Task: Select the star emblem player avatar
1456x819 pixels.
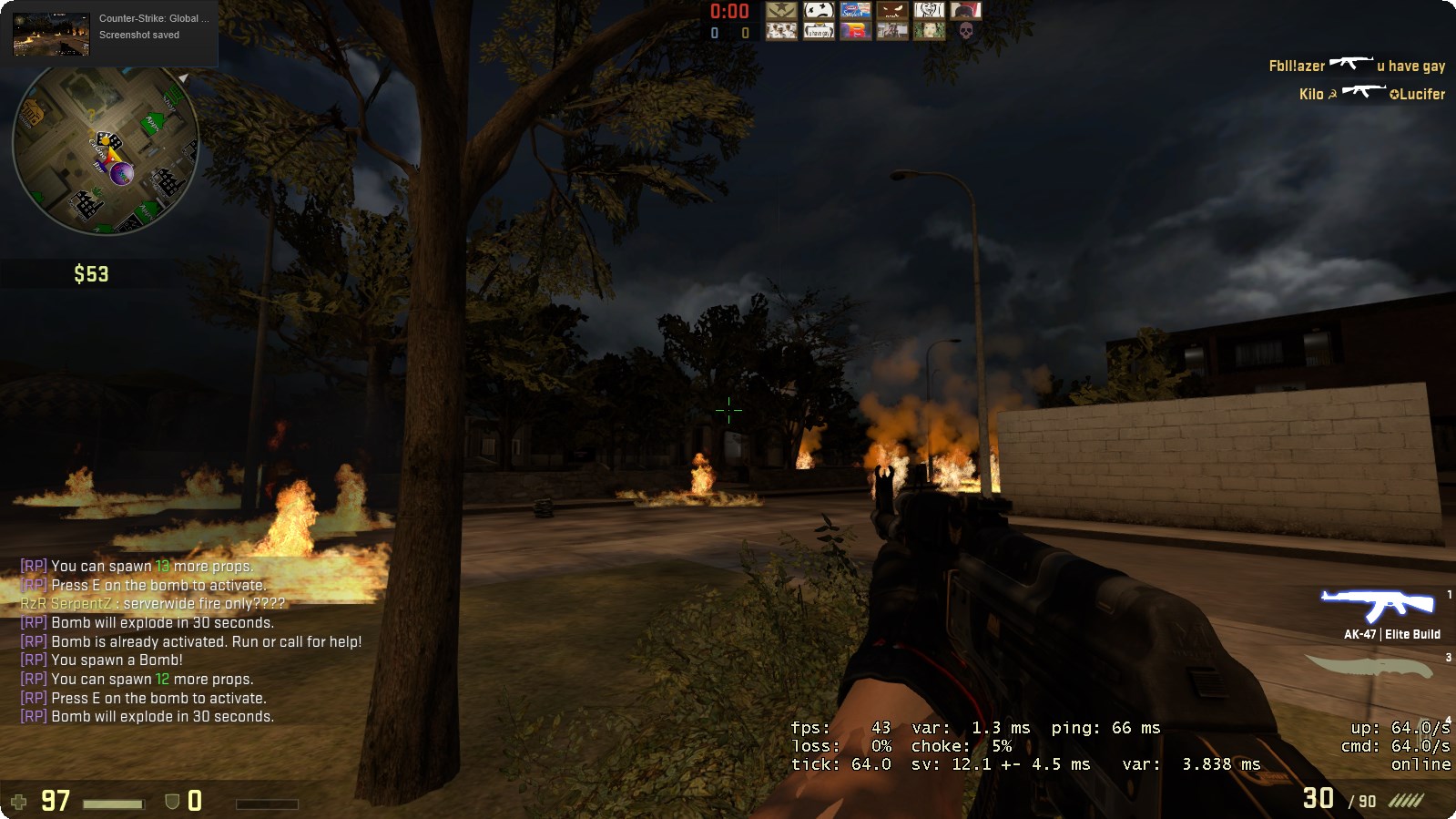Action: click(781, 11)
